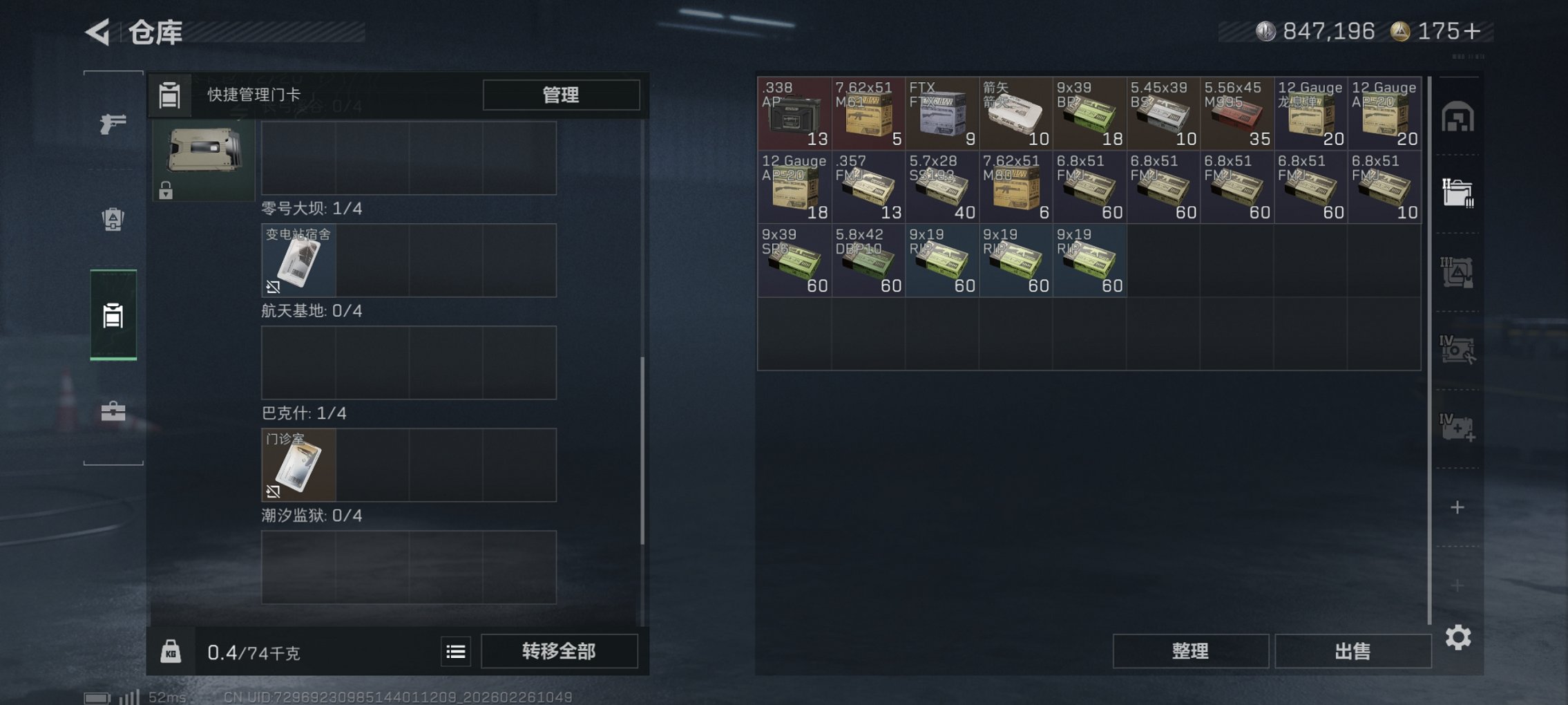
Task: Open the backpack inventory tab
Action: (113, 218)
